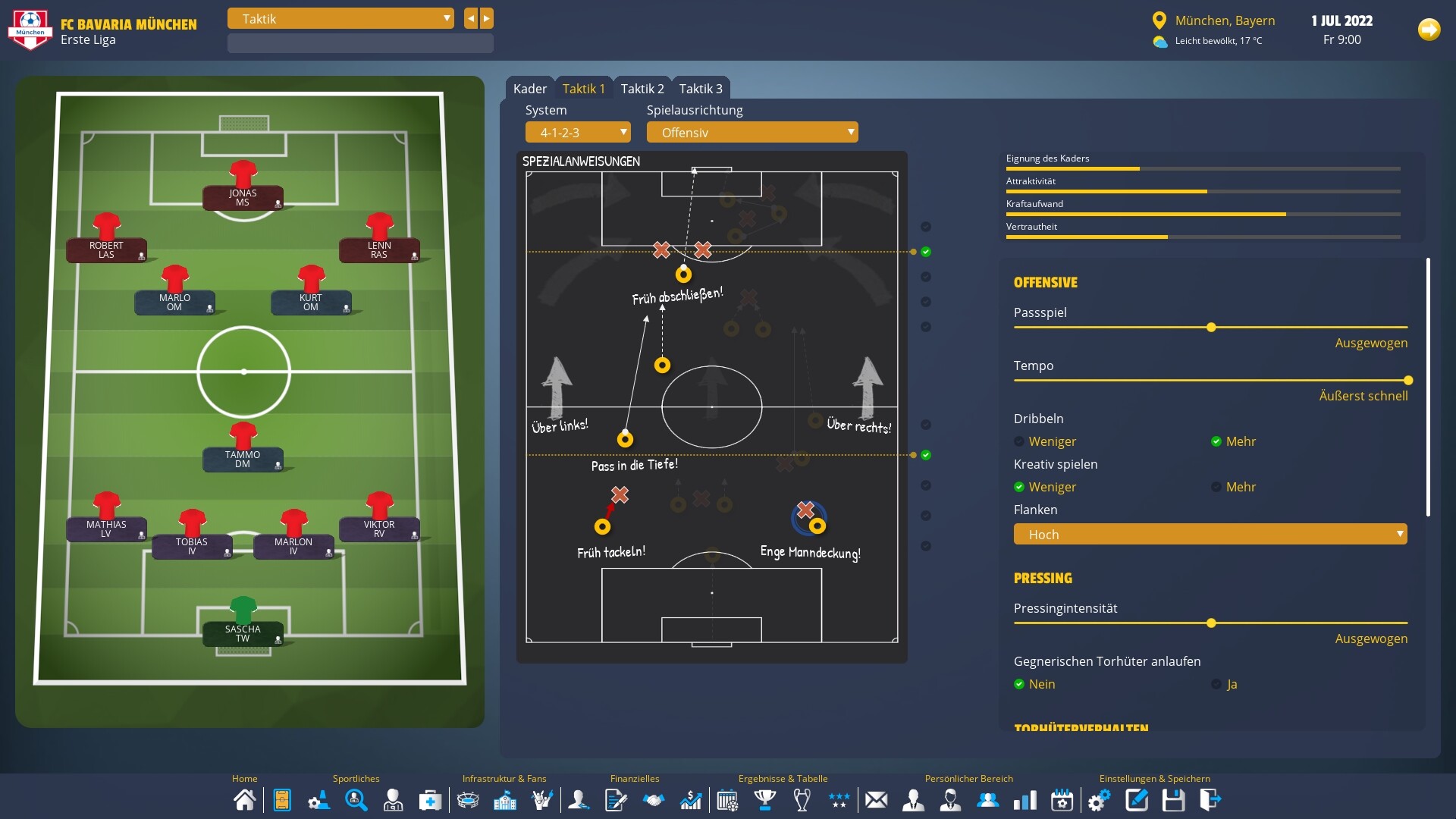Open the stadium icon under Infrastruktur & Fans
The width and height of the screenshot is (1456, 819).
pos(468,799)
